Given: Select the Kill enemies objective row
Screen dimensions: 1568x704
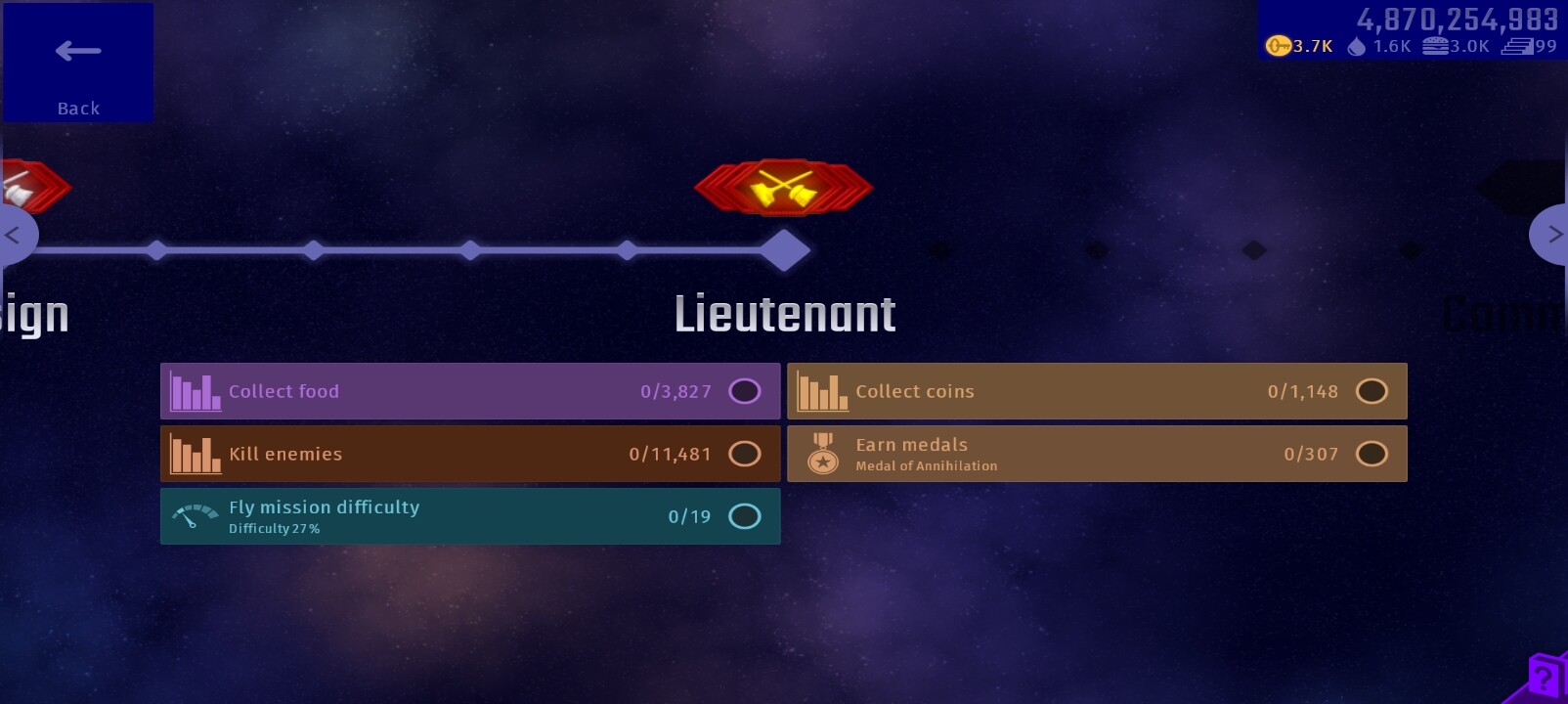Looking at the screenshot, I should pyautogui.click(x=470, y=454).
